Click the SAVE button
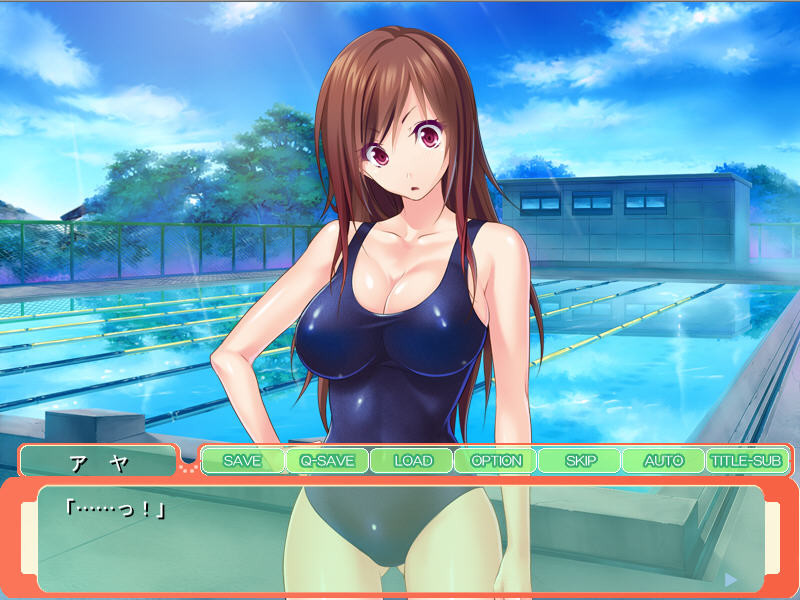Viewport: 800px width, 600px height. (242, 461)
